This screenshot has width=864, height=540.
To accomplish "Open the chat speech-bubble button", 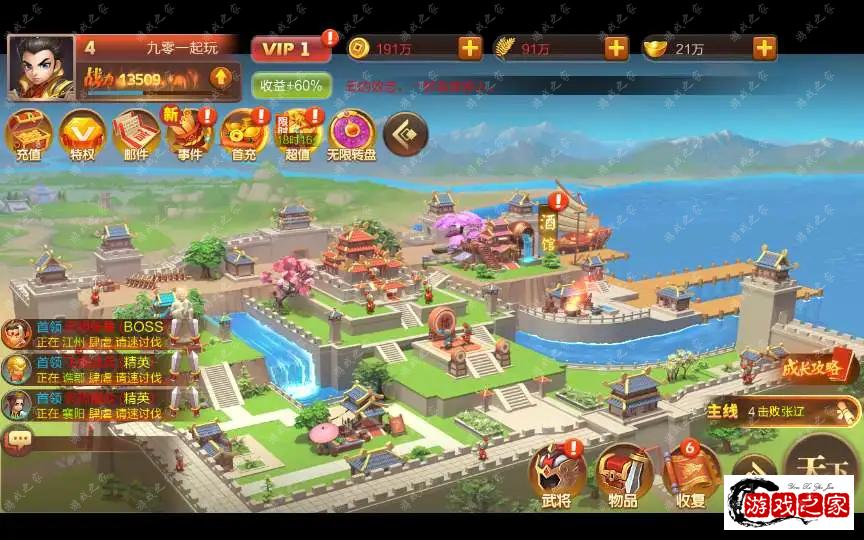I will click(x=18, y=437).
